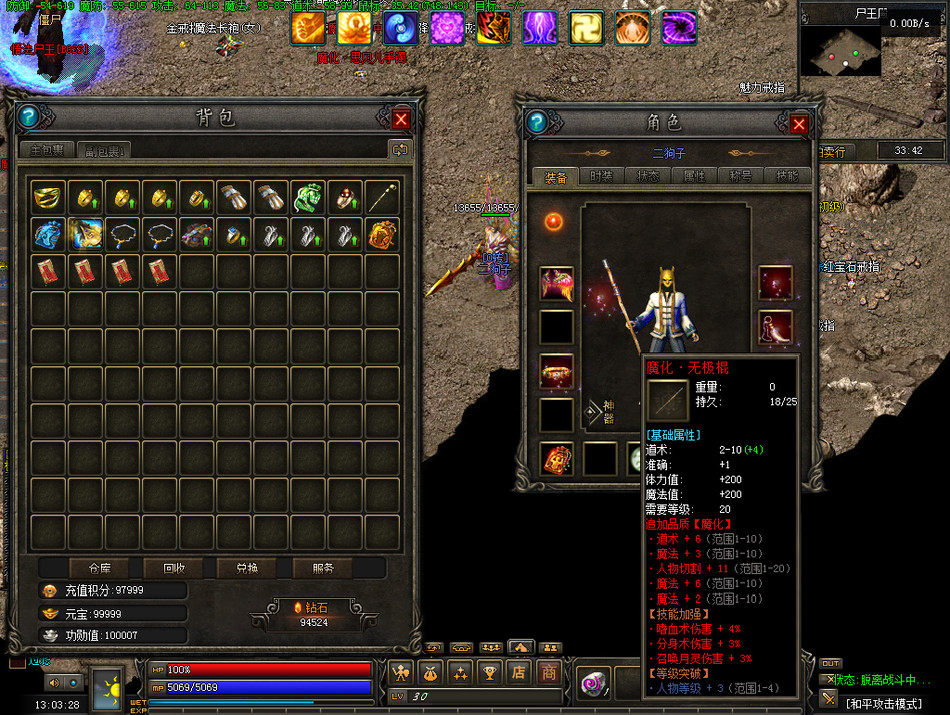Screen dimensions: 950x715
Task: Close the 角色 character window
Action: (x=798, y=123)
